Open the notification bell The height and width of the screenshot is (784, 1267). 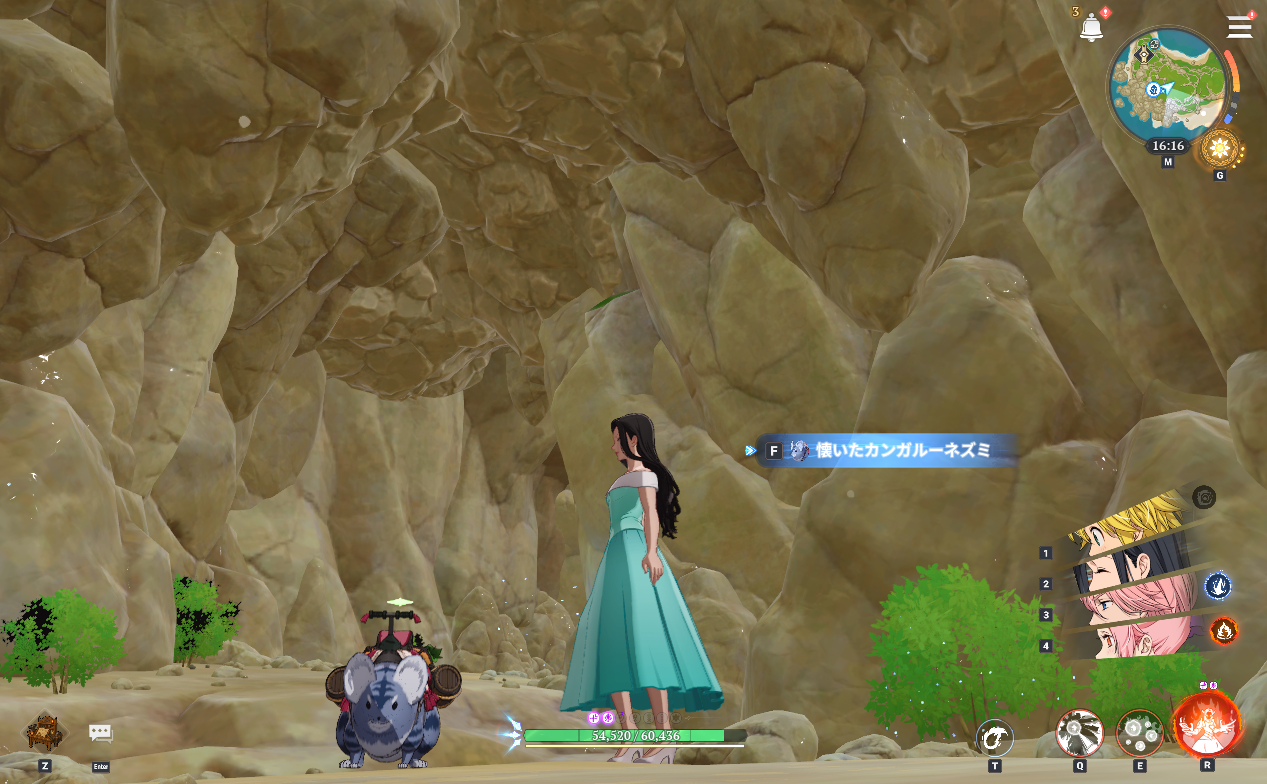(1090, 28)
